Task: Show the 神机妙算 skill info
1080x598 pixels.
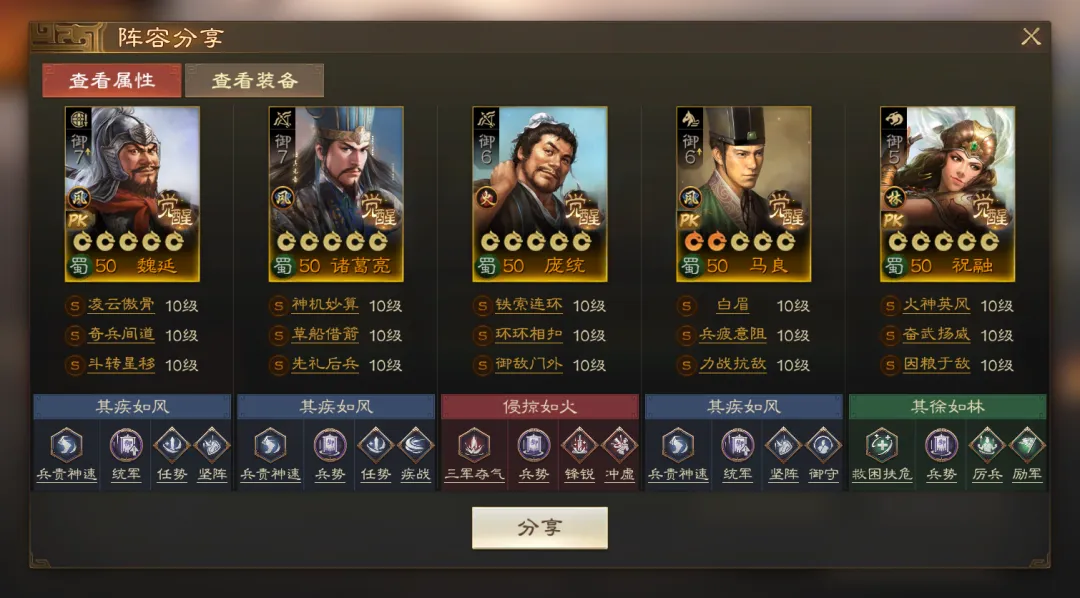Action: 325,306
